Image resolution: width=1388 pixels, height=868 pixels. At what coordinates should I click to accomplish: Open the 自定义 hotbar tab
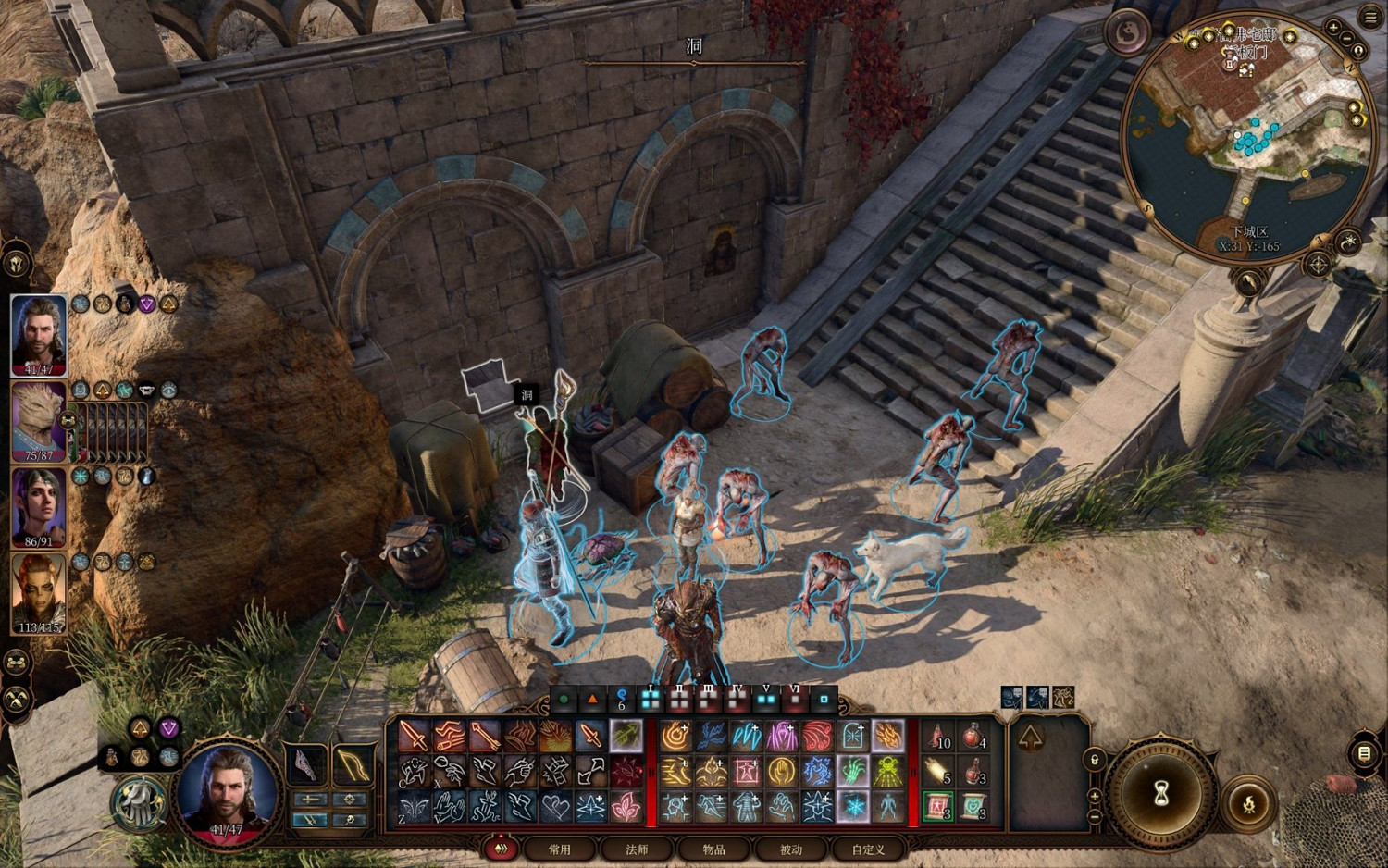pyautogui.click(x=868, y=849)
